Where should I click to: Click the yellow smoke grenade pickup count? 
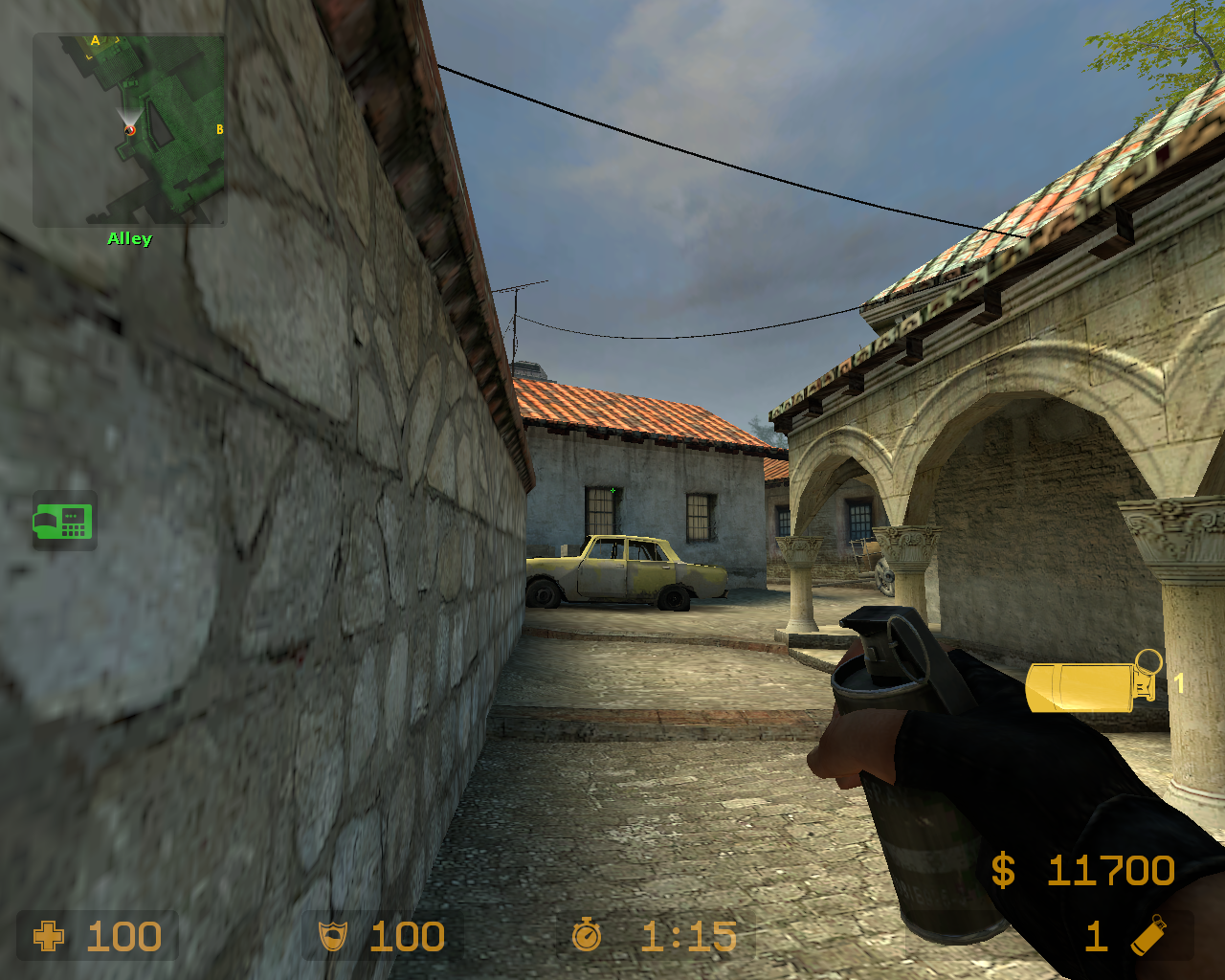point(1179,684)
